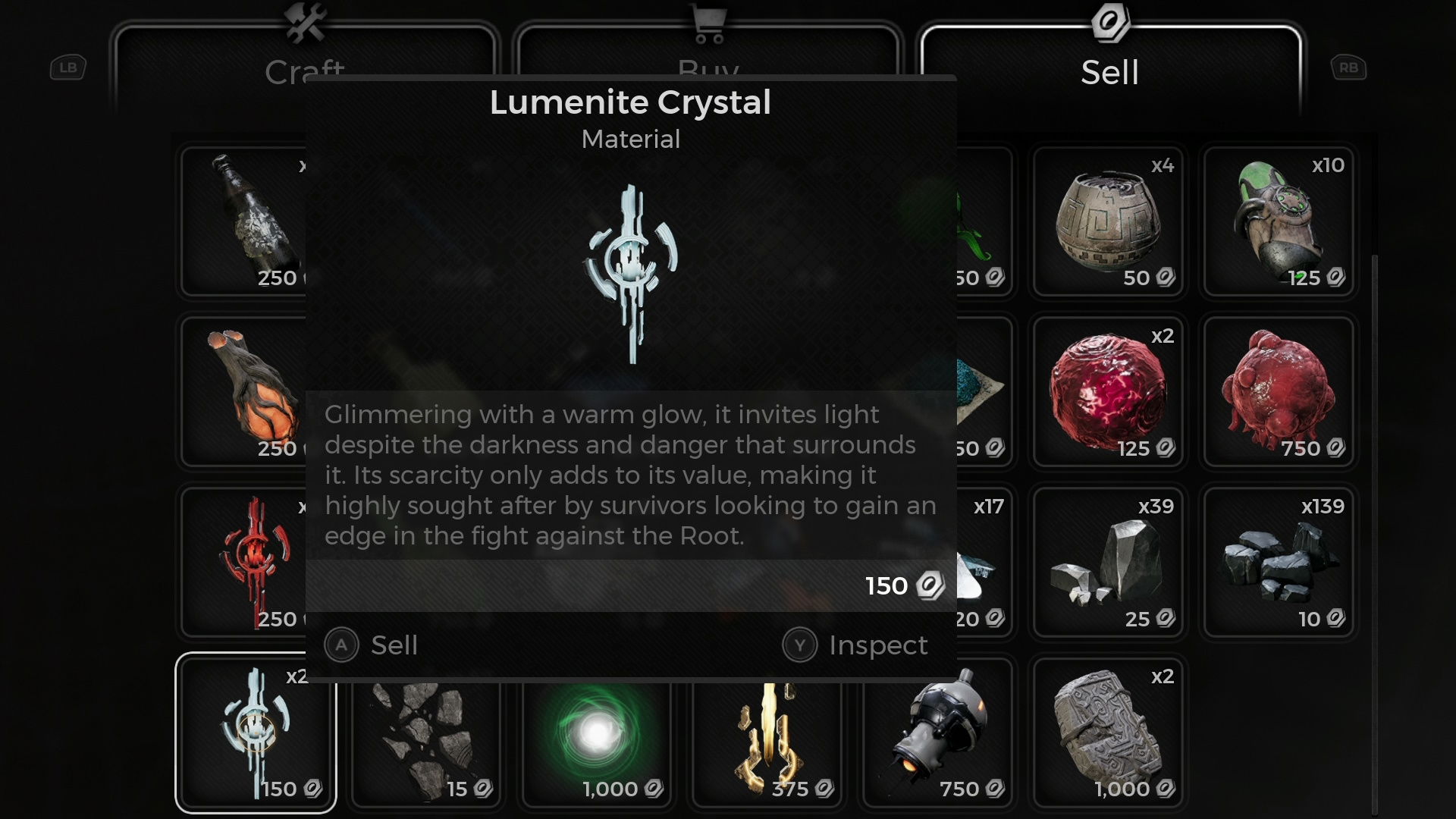This screenshot has height=819, width=1456.
Task: Sell the Lumenite Crystal
Action: tap(373, 645)
